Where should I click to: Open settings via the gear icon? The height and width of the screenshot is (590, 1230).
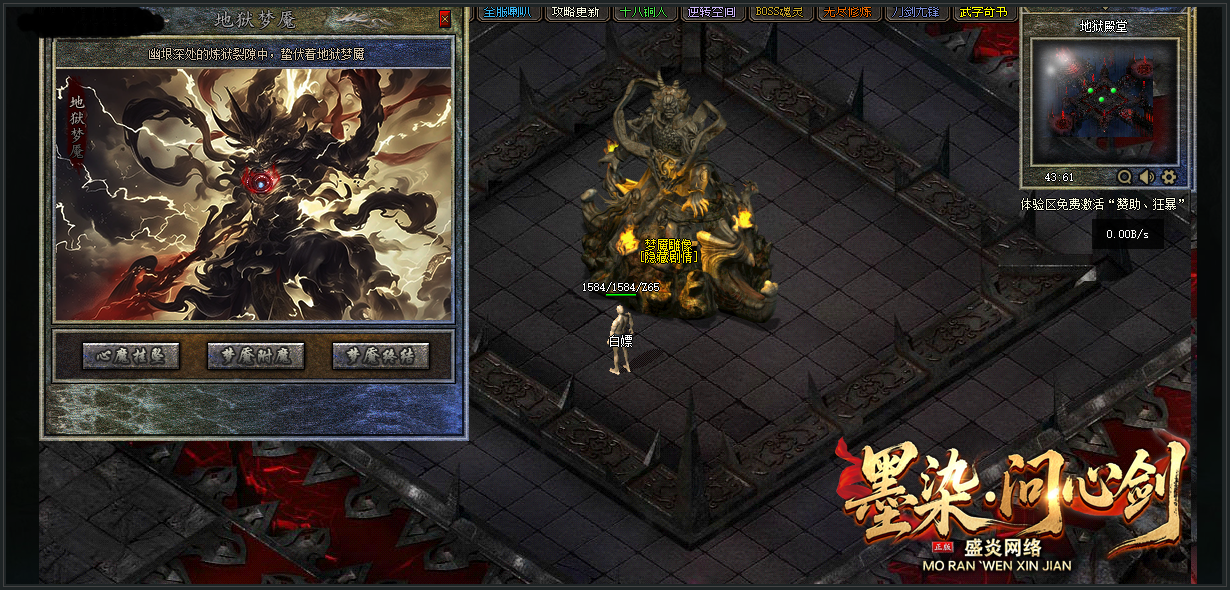coord(1169,177)
